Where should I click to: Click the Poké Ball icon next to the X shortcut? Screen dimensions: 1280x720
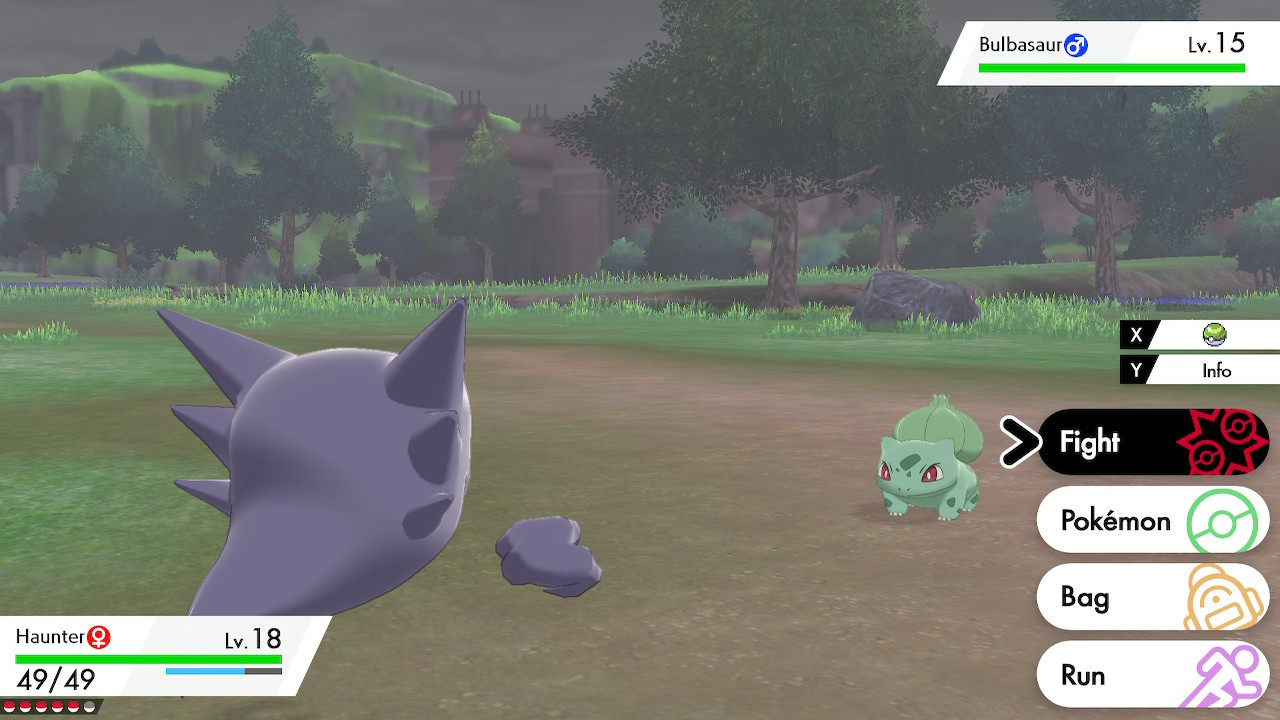click(1214, 335)
